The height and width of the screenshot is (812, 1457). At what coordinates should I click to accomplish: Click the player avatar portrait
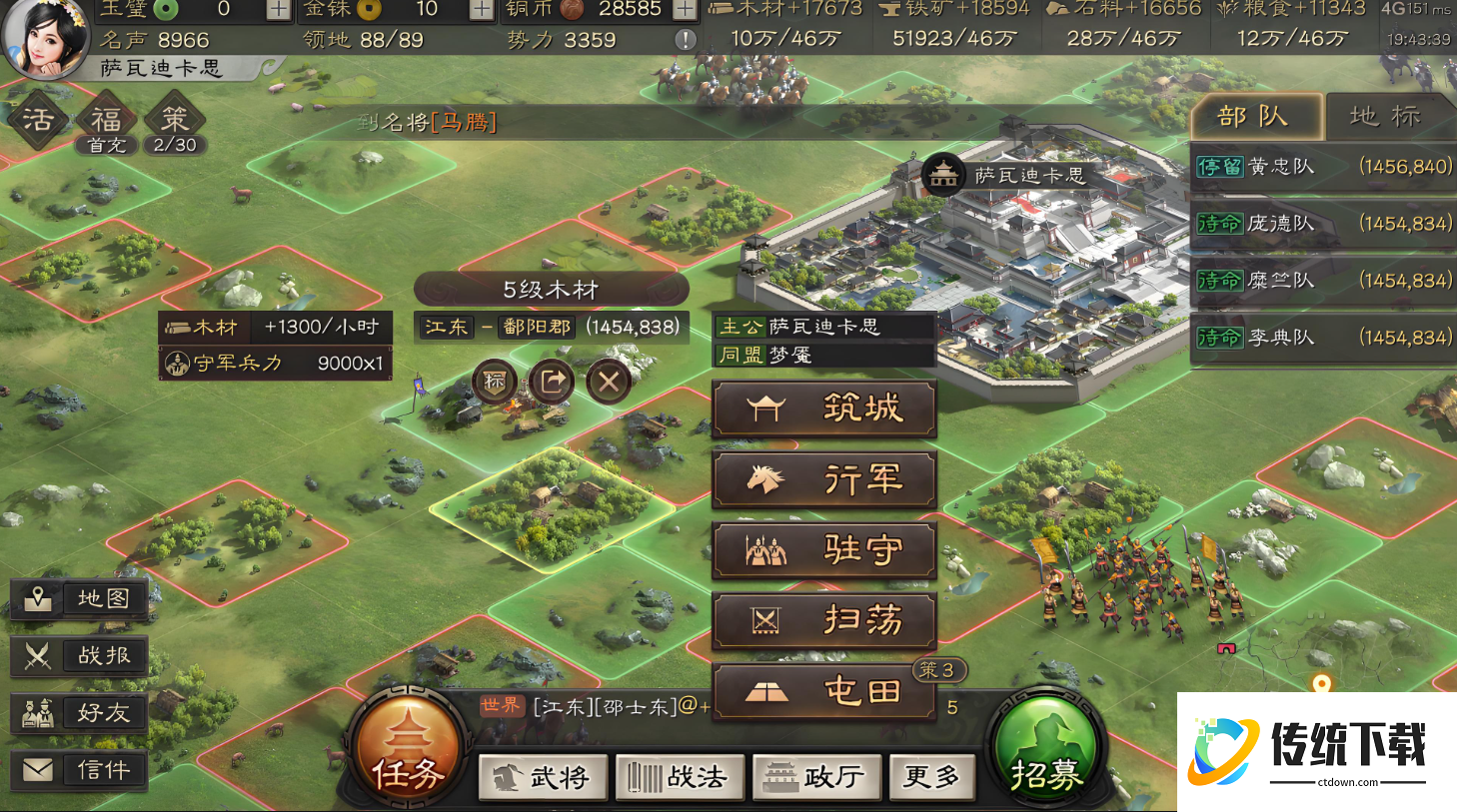[47, 38]
